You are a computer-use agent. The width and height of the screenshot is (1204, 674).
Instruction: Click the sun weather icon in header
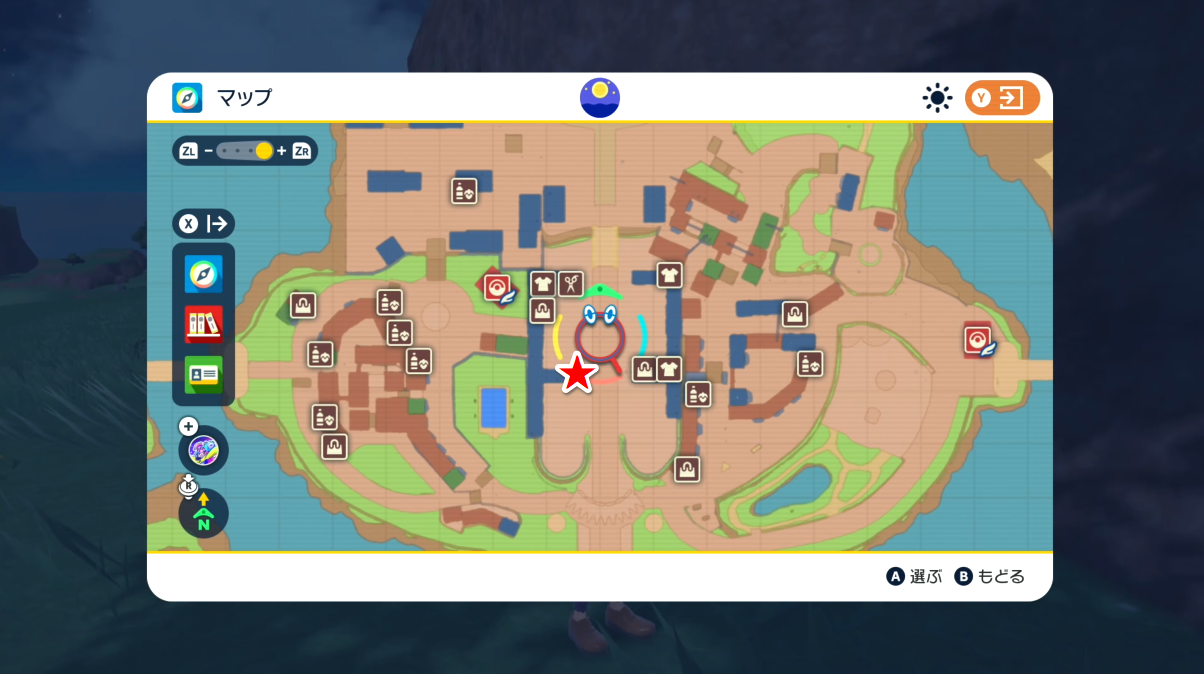coord(937,98)
